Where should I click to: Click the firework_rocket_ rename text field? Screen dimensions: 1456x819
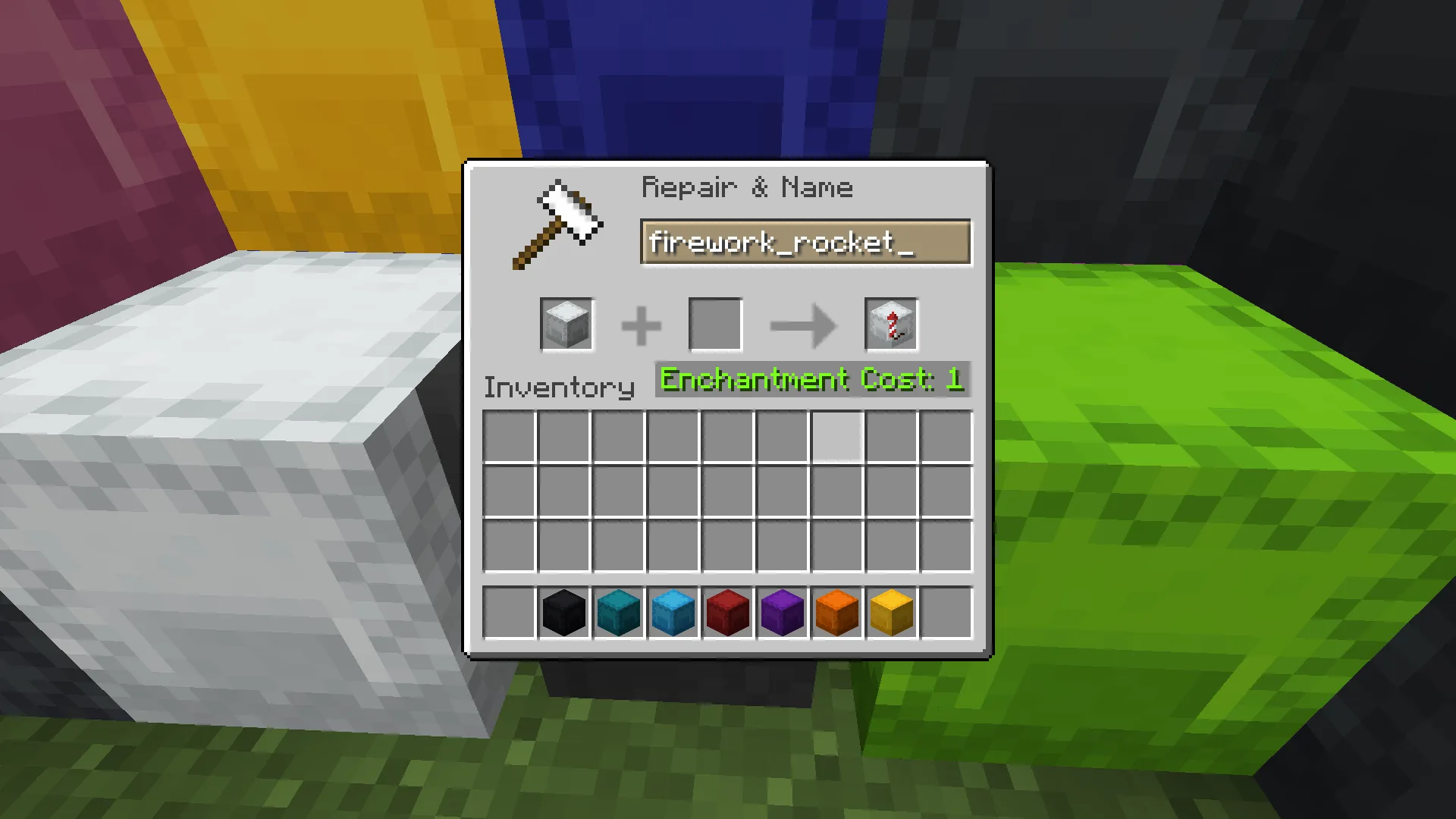[x=806, y=242]
